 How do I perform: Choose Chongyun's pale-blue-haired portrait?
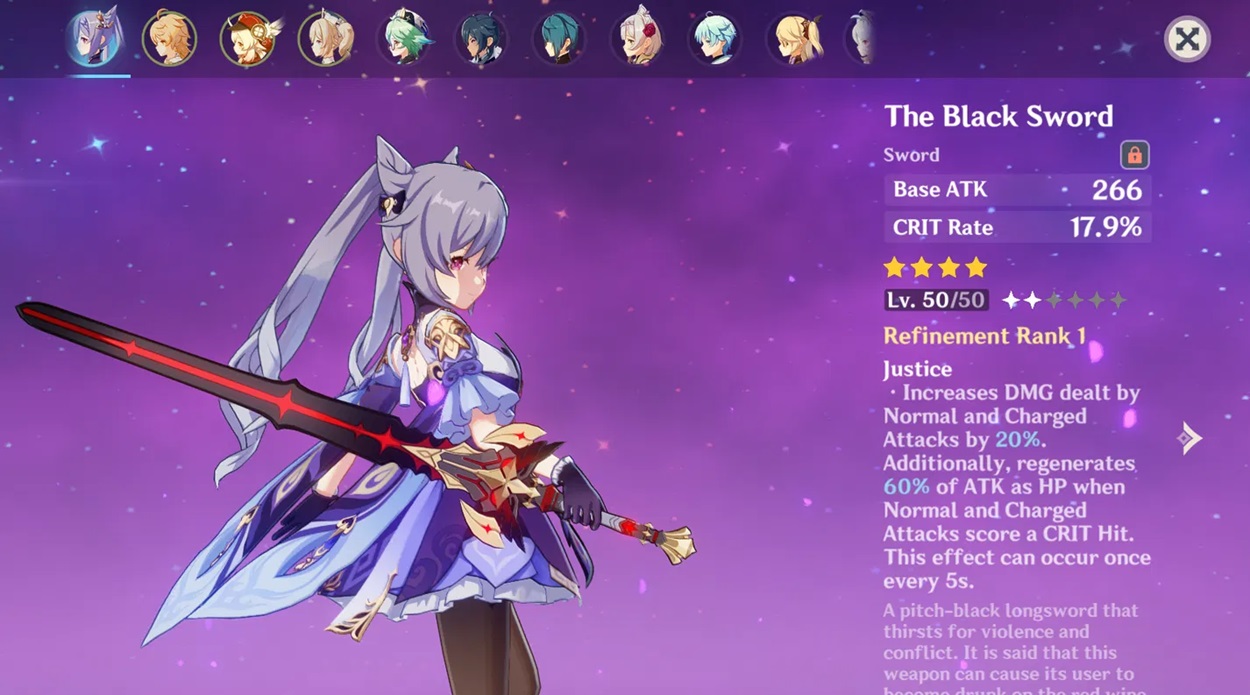click(x=716, y=39)
